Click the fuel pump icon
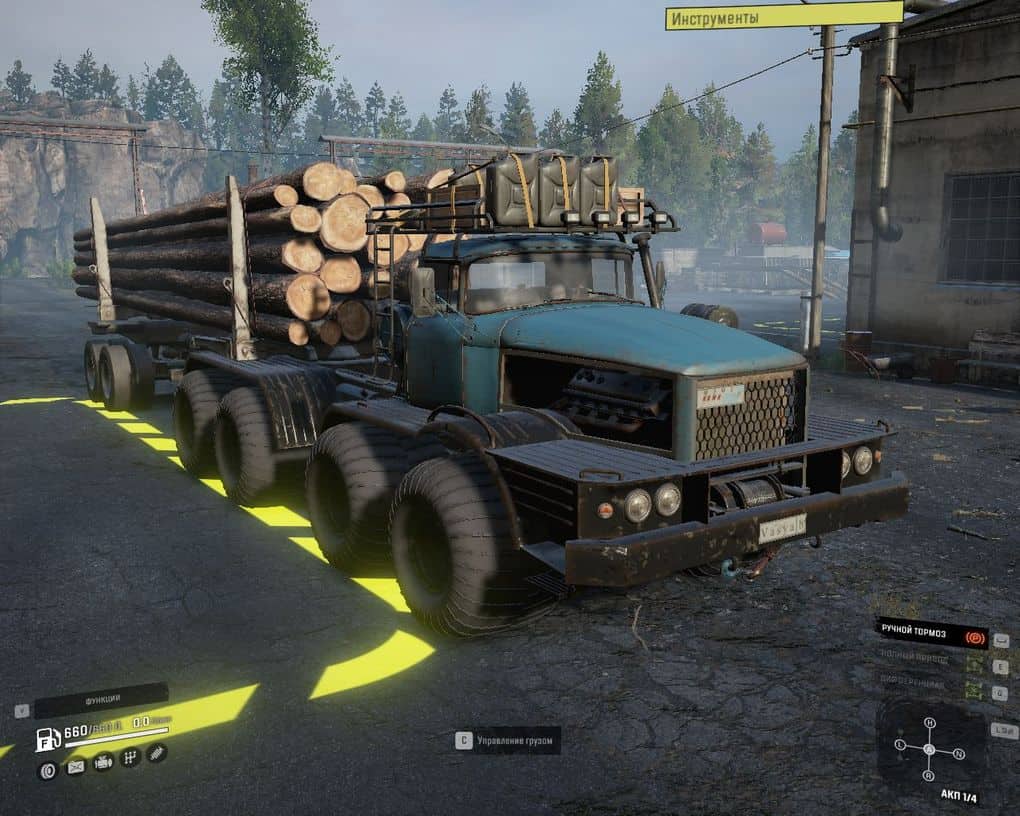This screenshot has width=1020, height=816. click(x=47, y=740)
